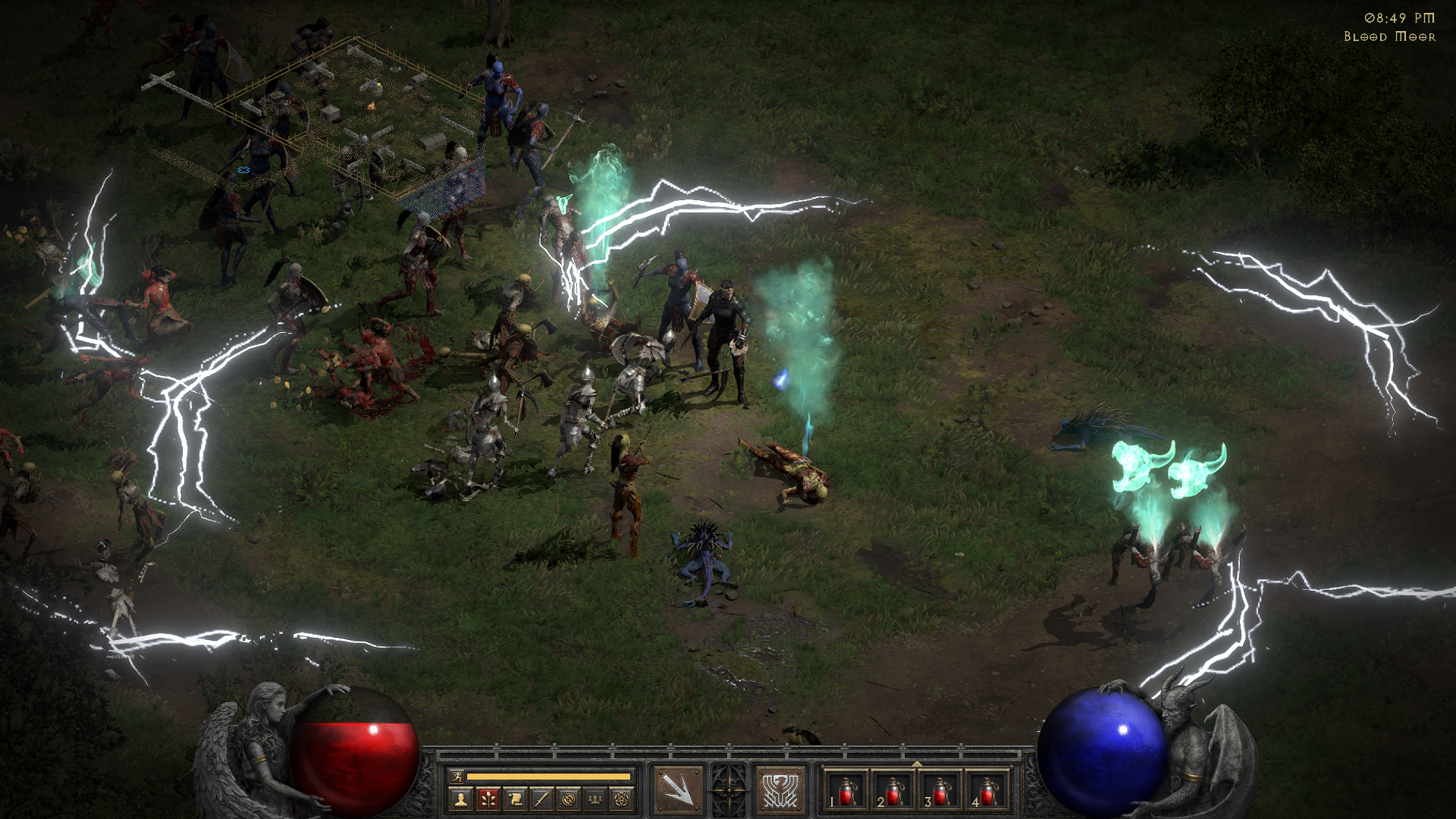Expand the potion belt with the arrow
This screenshot has width=1456, height=819.
pos(917,764)
